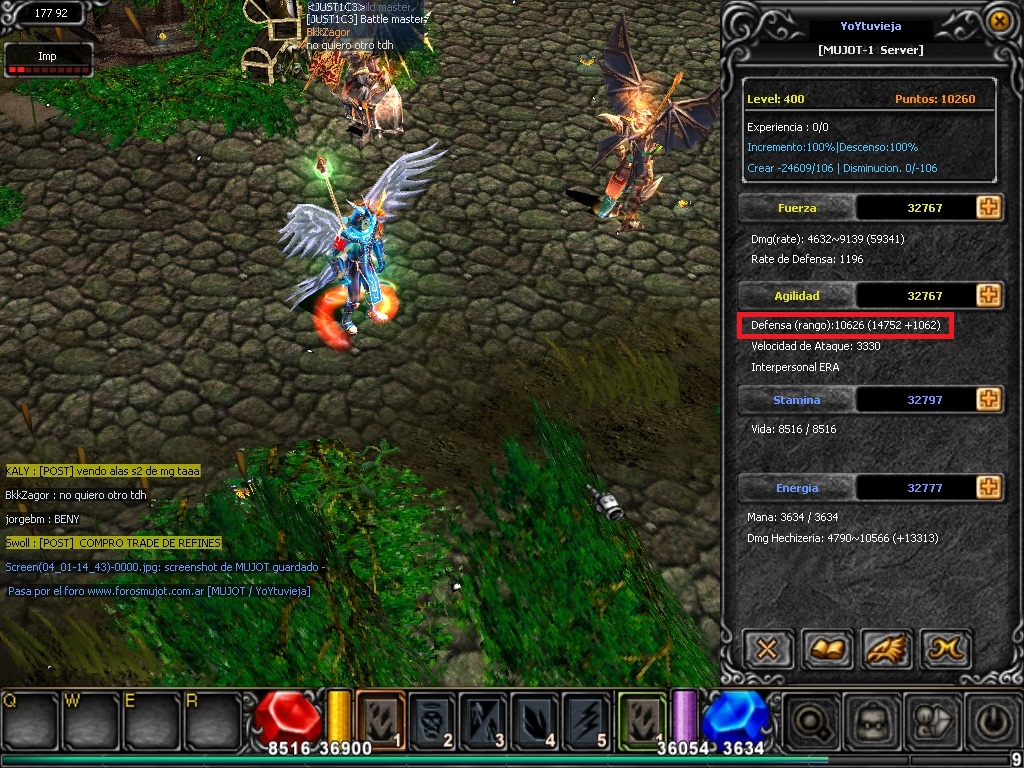Select the green-framed active skill icon

642,718
